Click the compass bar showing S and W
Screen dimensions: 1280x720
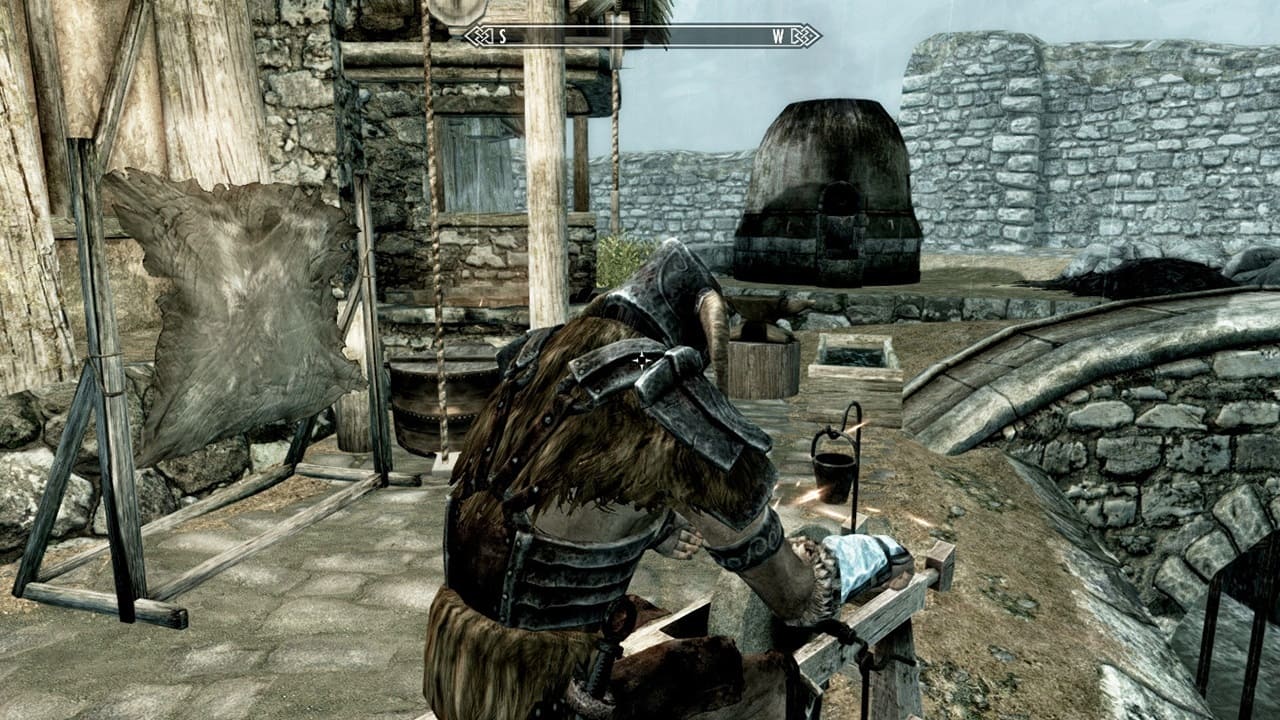click(x=642, y=36)
